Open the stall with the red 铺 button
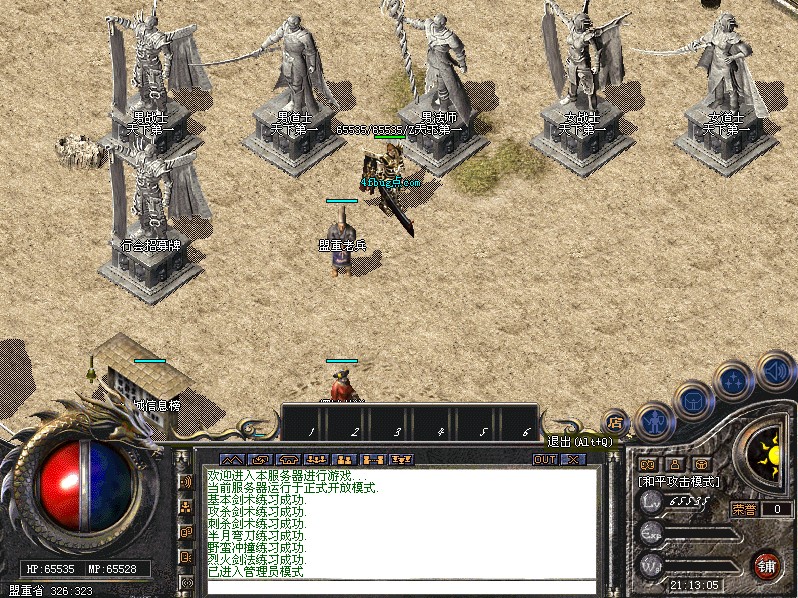 (x=767, y=564)
